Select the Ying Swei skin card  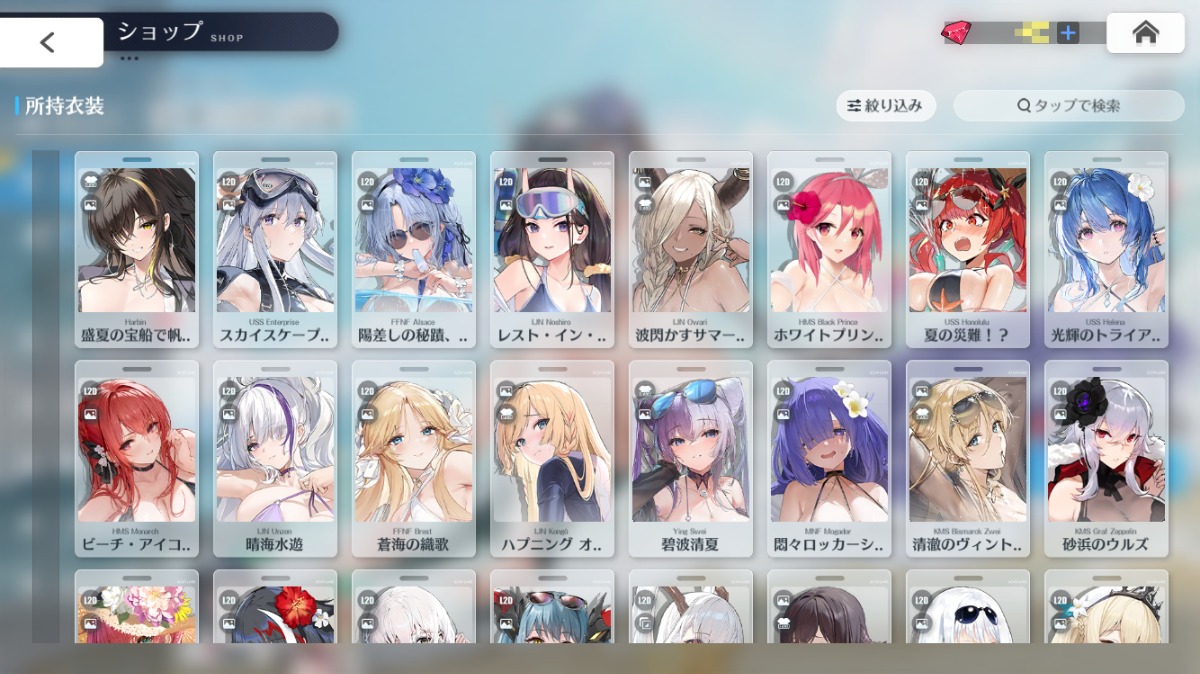[690, 458]
